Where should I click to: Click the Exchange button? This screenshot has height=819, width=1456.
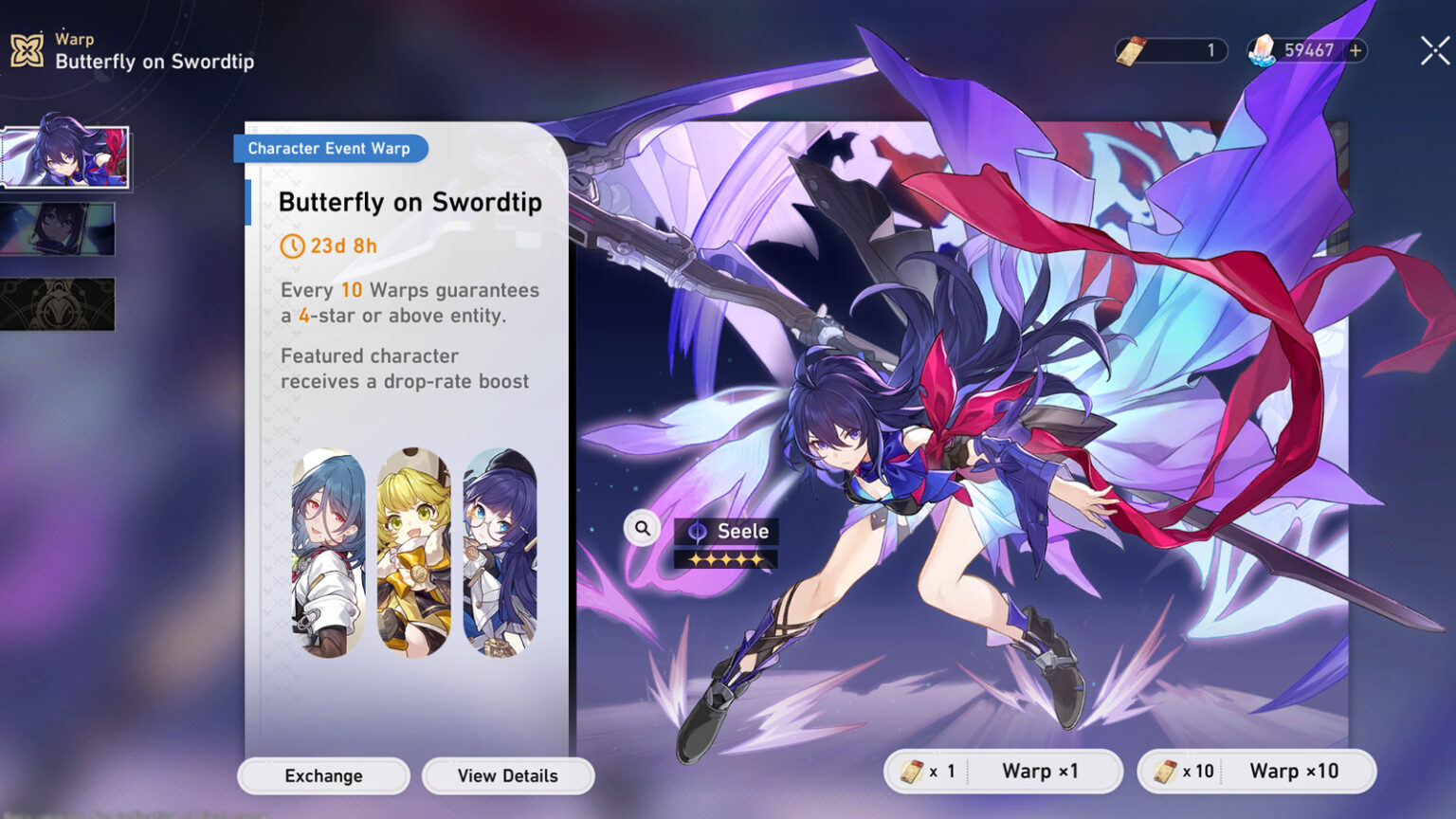click(x=322, y=775)
